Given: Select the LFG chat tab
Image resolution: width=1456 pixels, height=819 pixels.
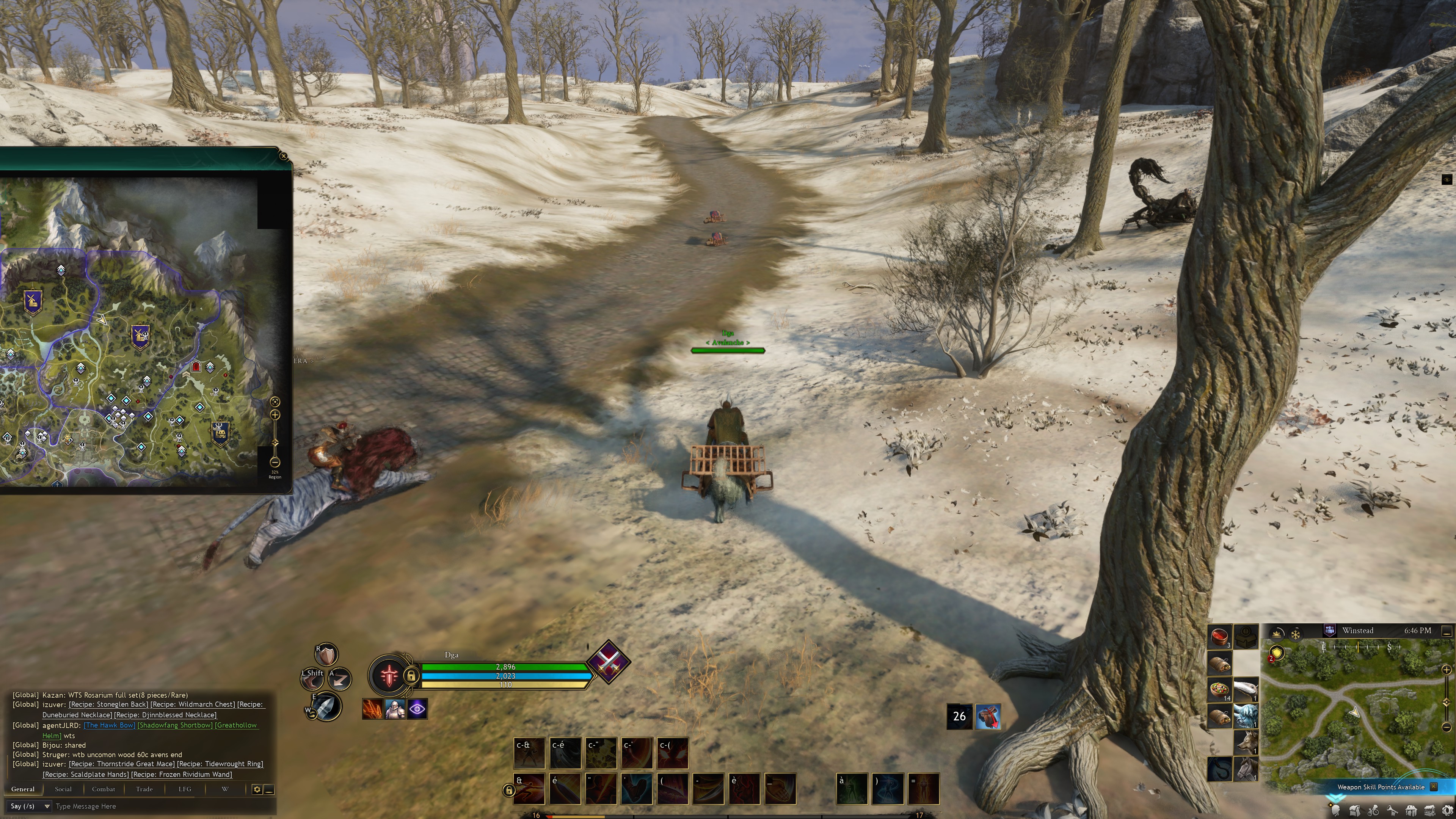Looking at the screenshot, I should click(x=185, y=789).
